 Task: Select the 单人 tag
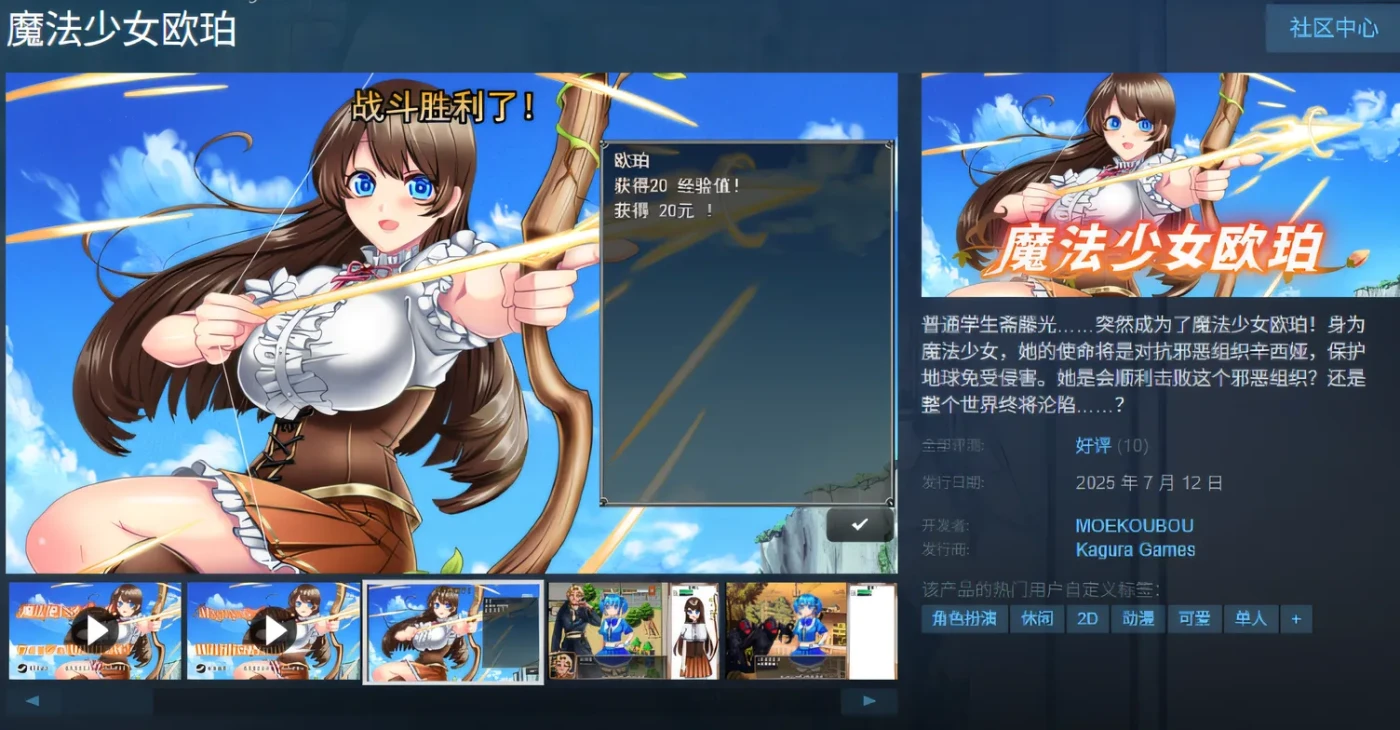tap(1251, 619)
